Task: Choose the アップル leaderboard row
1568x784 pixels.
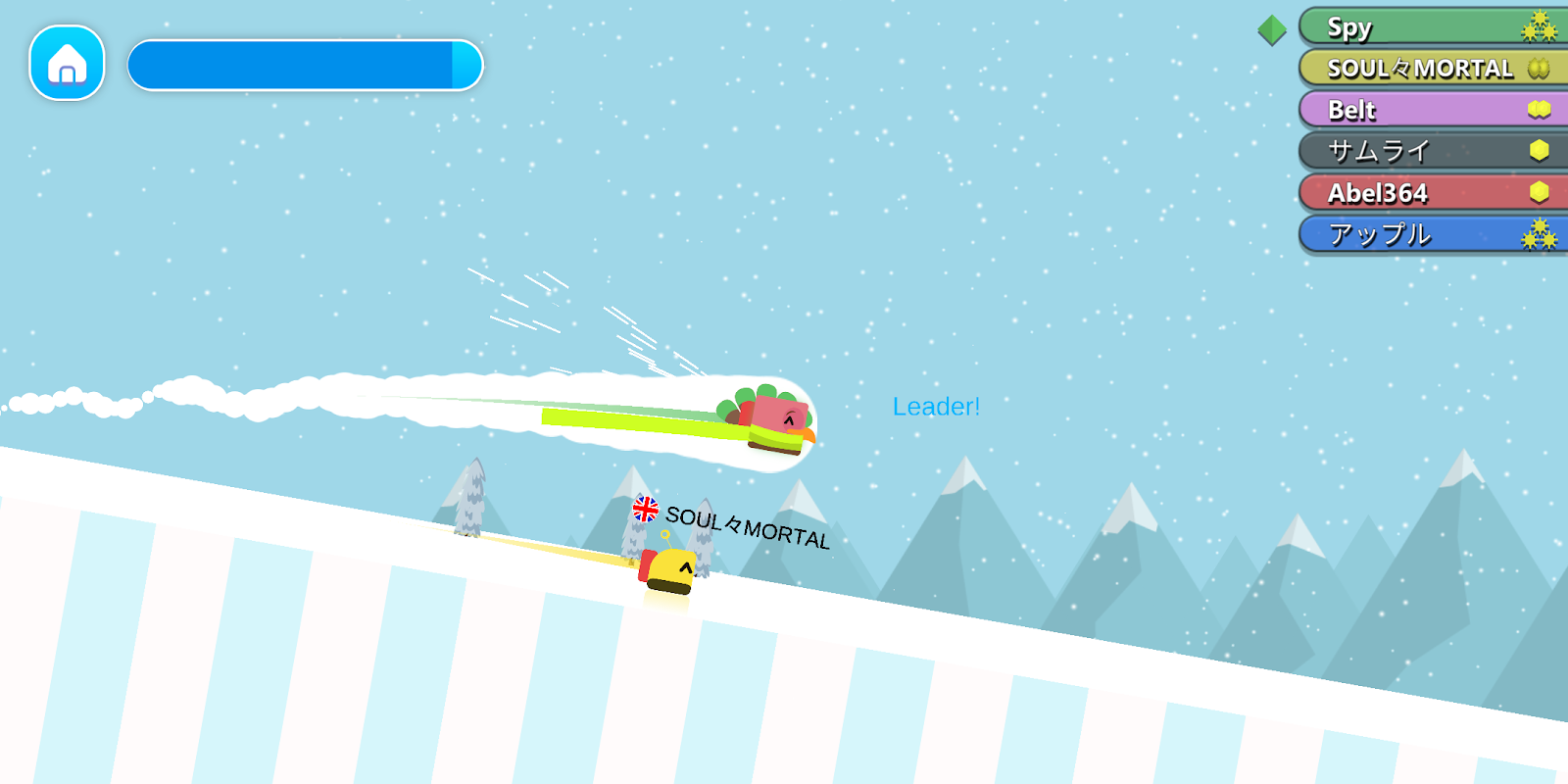Action: [1433, 234]
